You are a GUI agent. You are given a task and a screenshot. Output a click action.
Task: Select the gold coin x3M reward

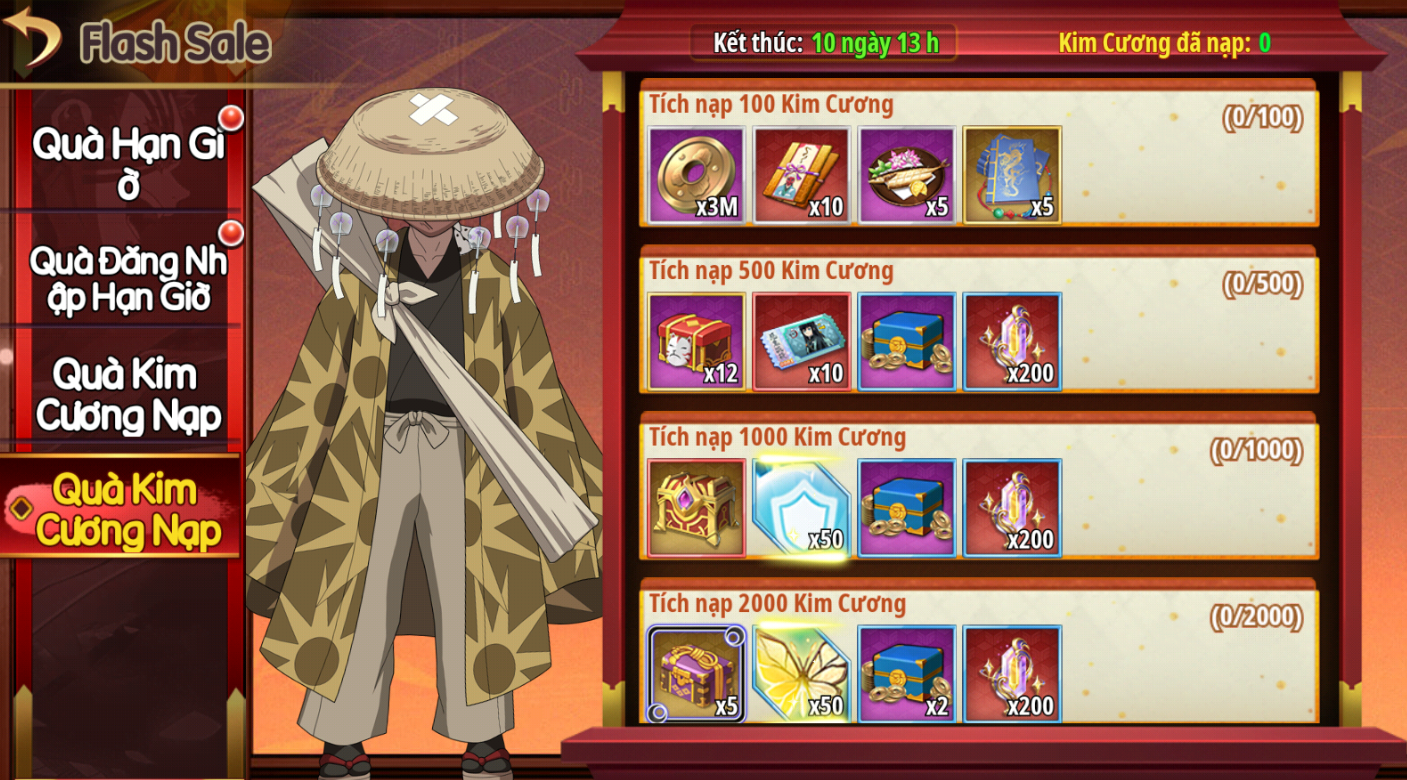pos(696,175)
